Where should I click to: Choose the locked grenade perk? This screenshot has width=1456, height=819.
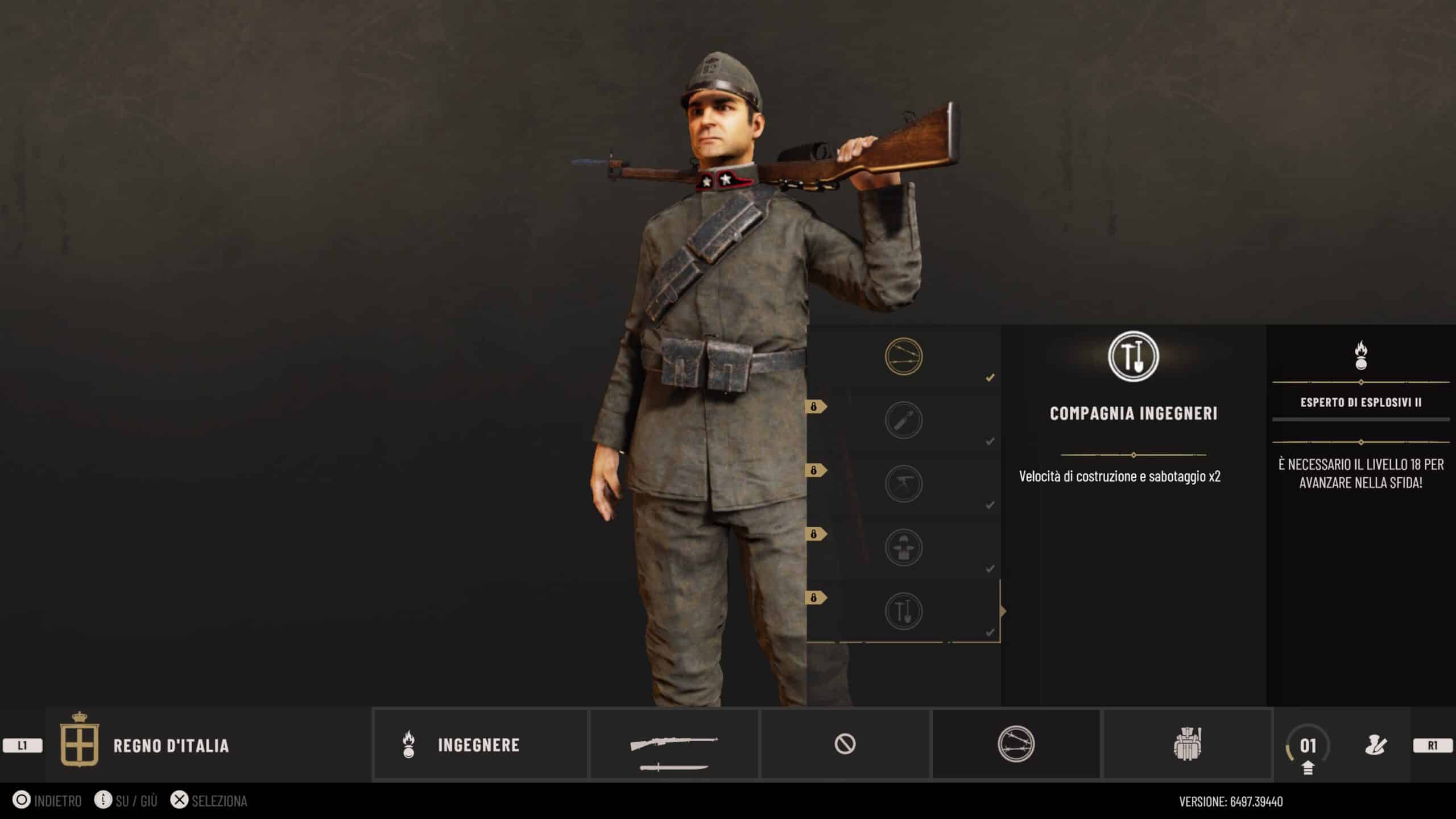[903, 420]
